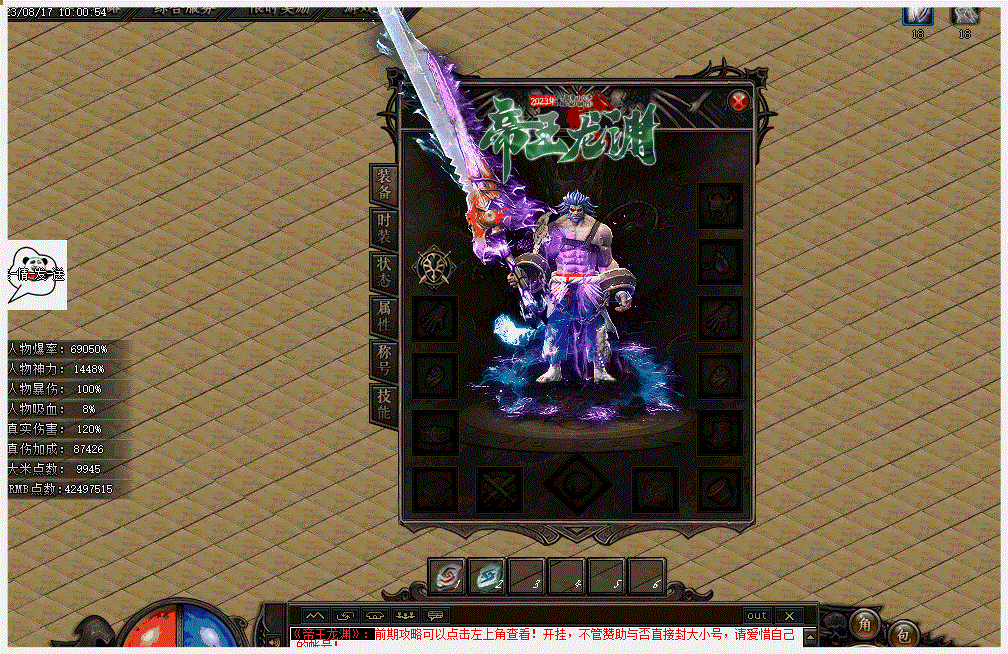
Task: Select the first hotbar item slot
Action: click(x=447, y=577)
